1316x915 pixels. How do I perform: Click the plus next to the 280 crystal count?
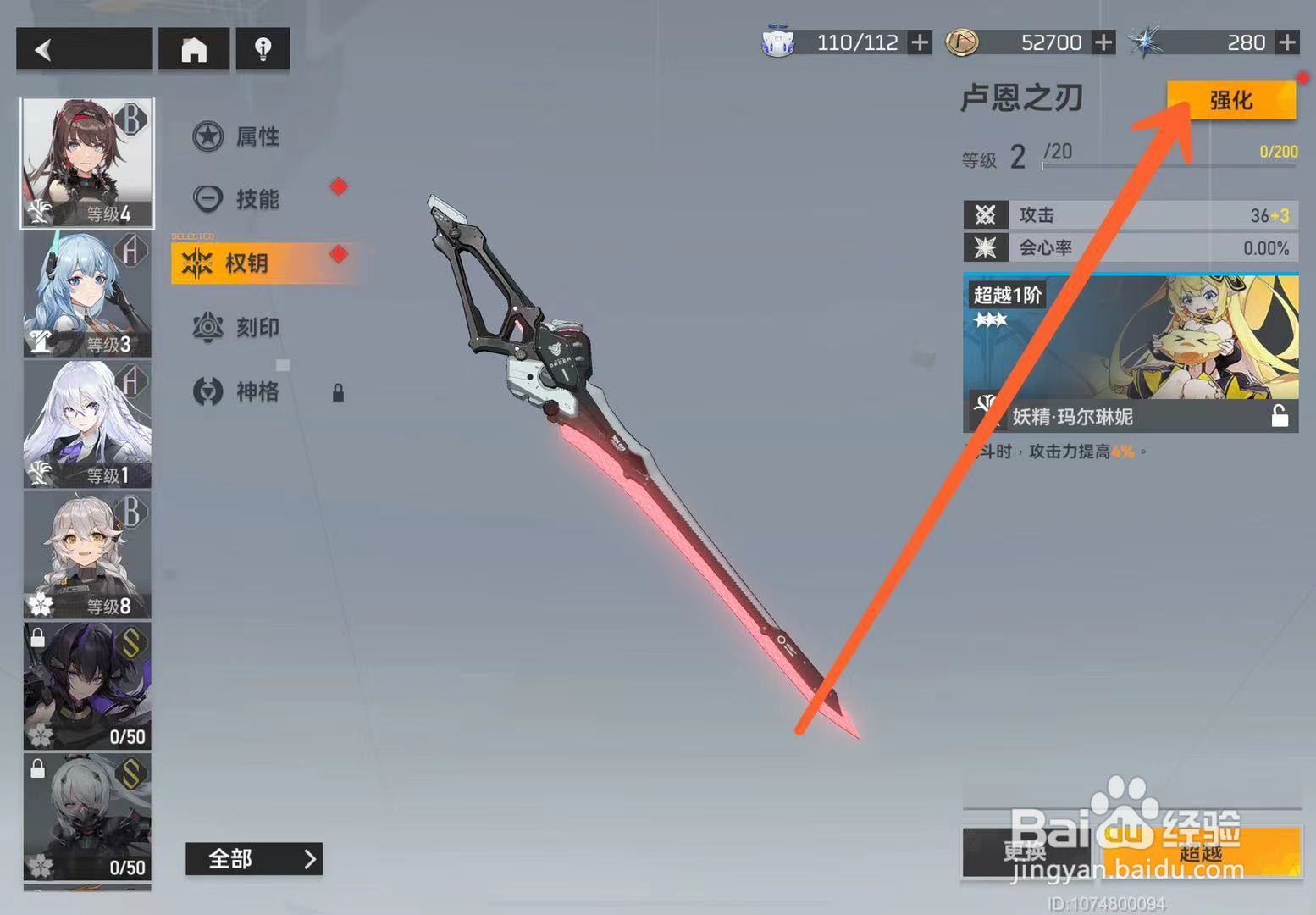(x=1288, y=42)
